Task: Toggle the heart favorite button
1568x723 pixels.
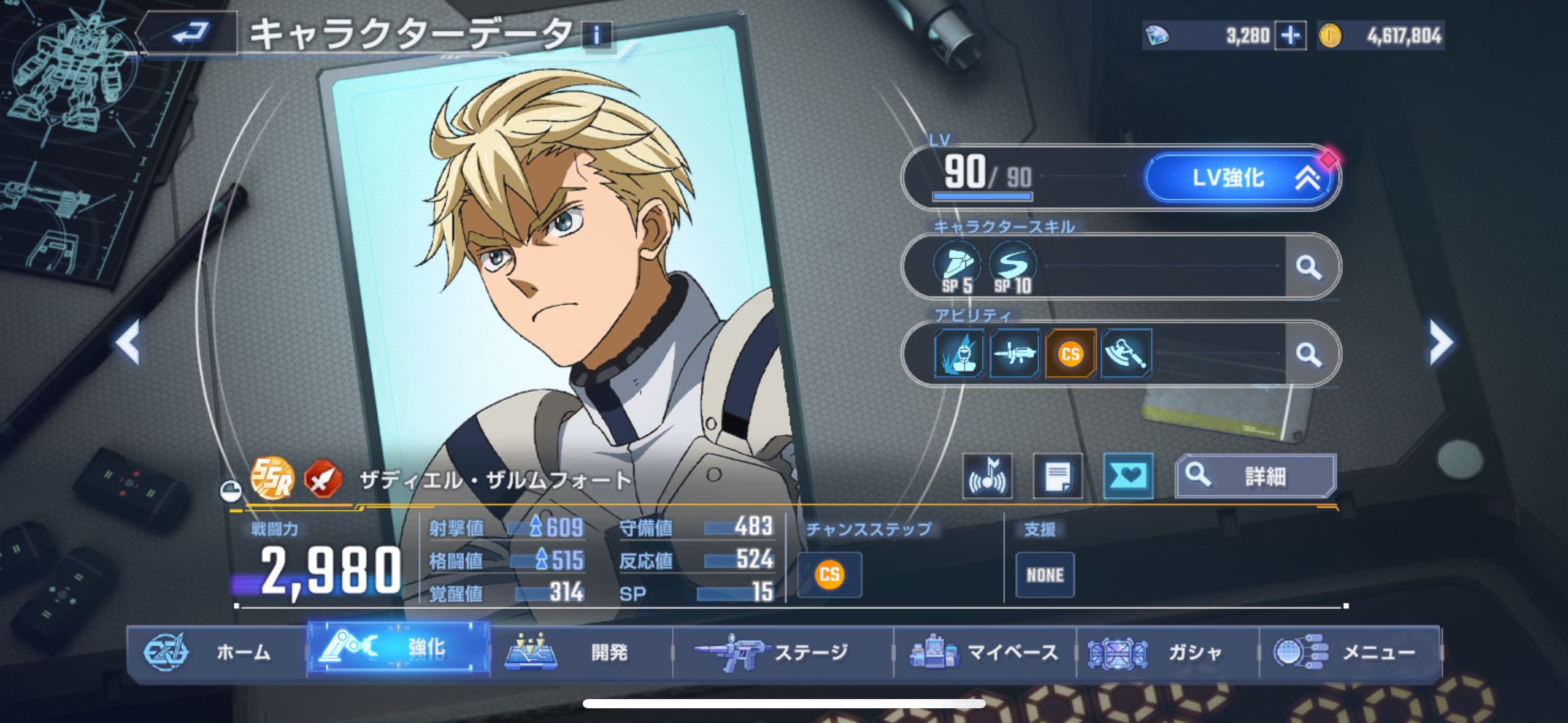Action: coord(1128,476)
